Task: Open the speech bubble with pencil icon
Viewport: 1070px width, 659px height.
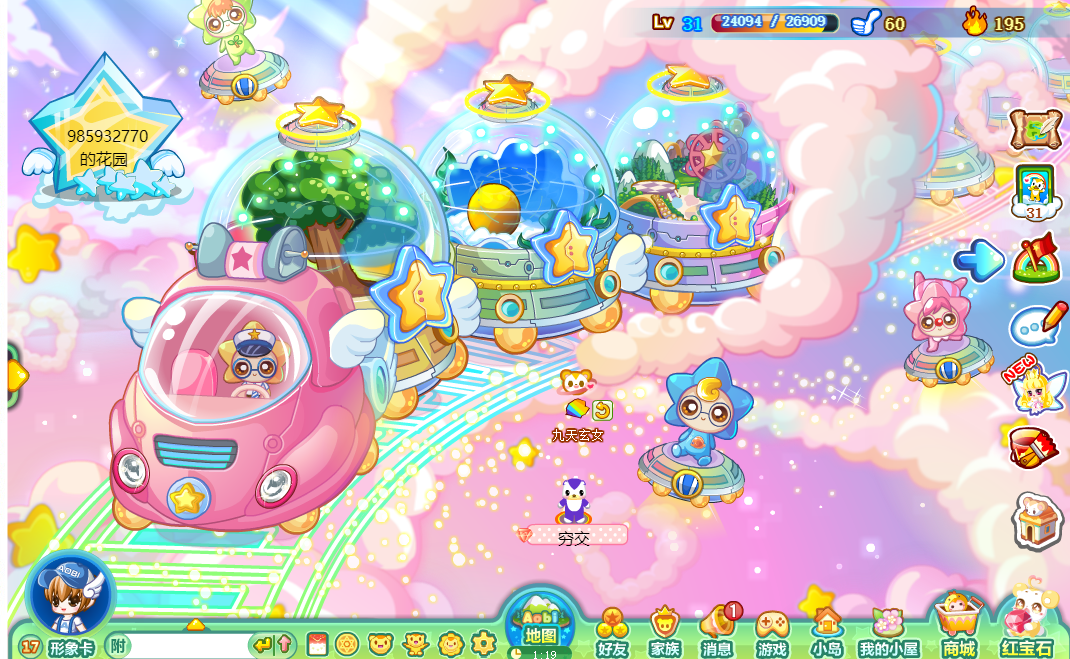Action: click(x=1037, y=325)
